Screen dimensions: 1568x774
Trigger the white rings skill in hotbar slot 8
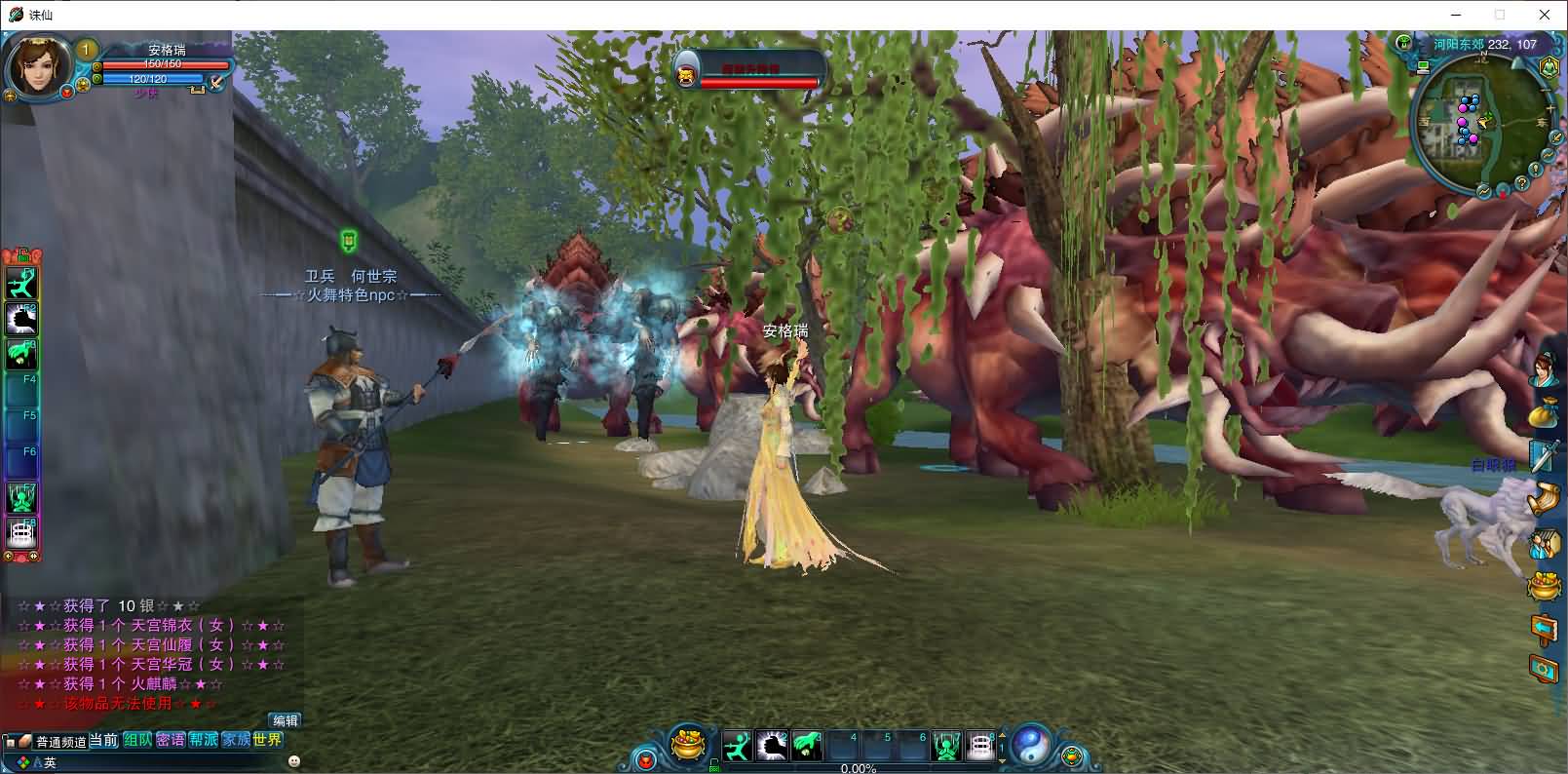980,747
